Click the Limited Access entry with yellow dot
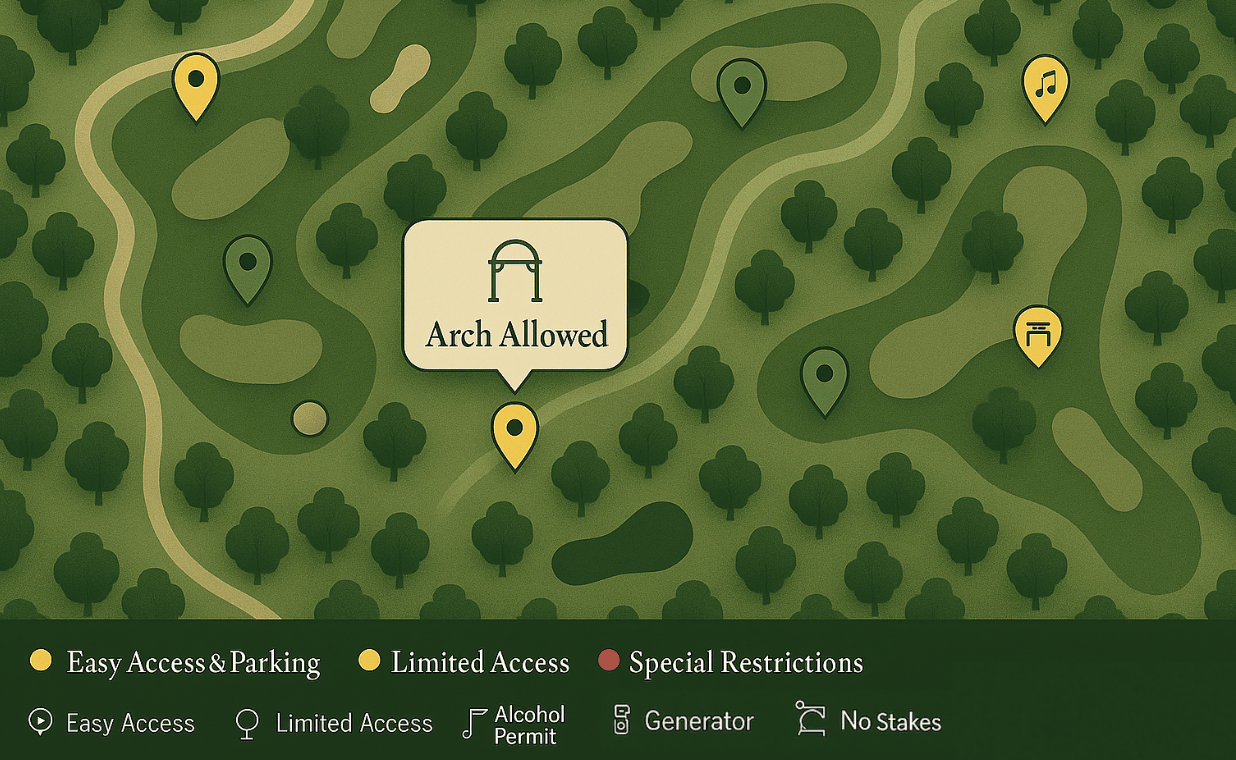The width and height of the screenshot is (1236, 760). [x=464, y=662]
